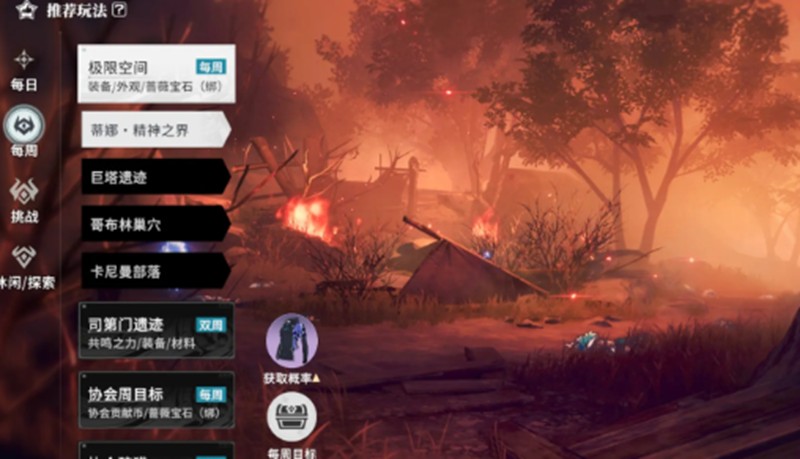This screenshot has width=800, height=459.
Task: Select the 巨塔遗迹 dungeon entry
Action: (x=154, y=177)
